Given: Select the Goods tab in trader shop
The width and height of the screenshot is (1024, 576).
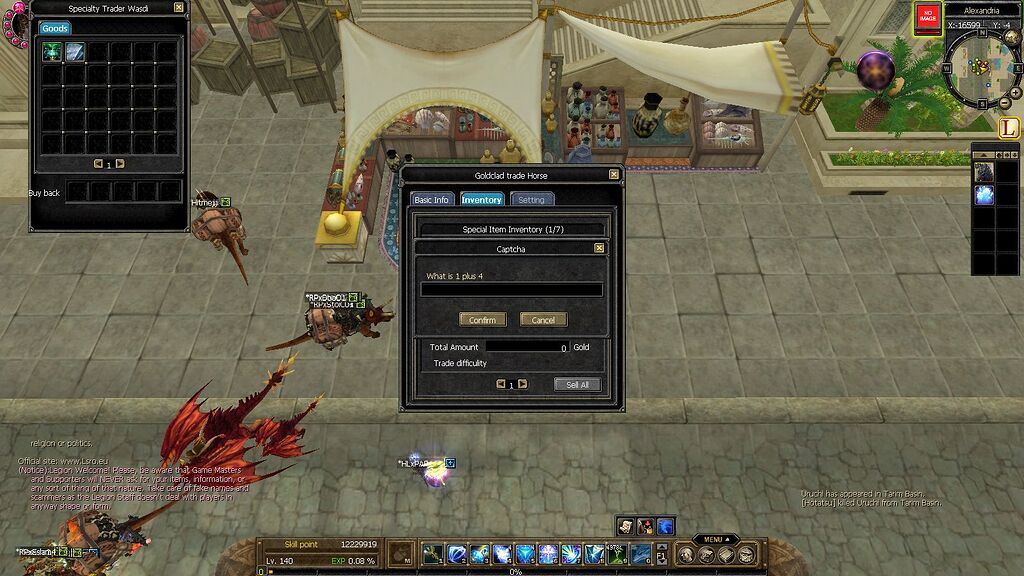Looking at the screenshot, I should (55, 29).
